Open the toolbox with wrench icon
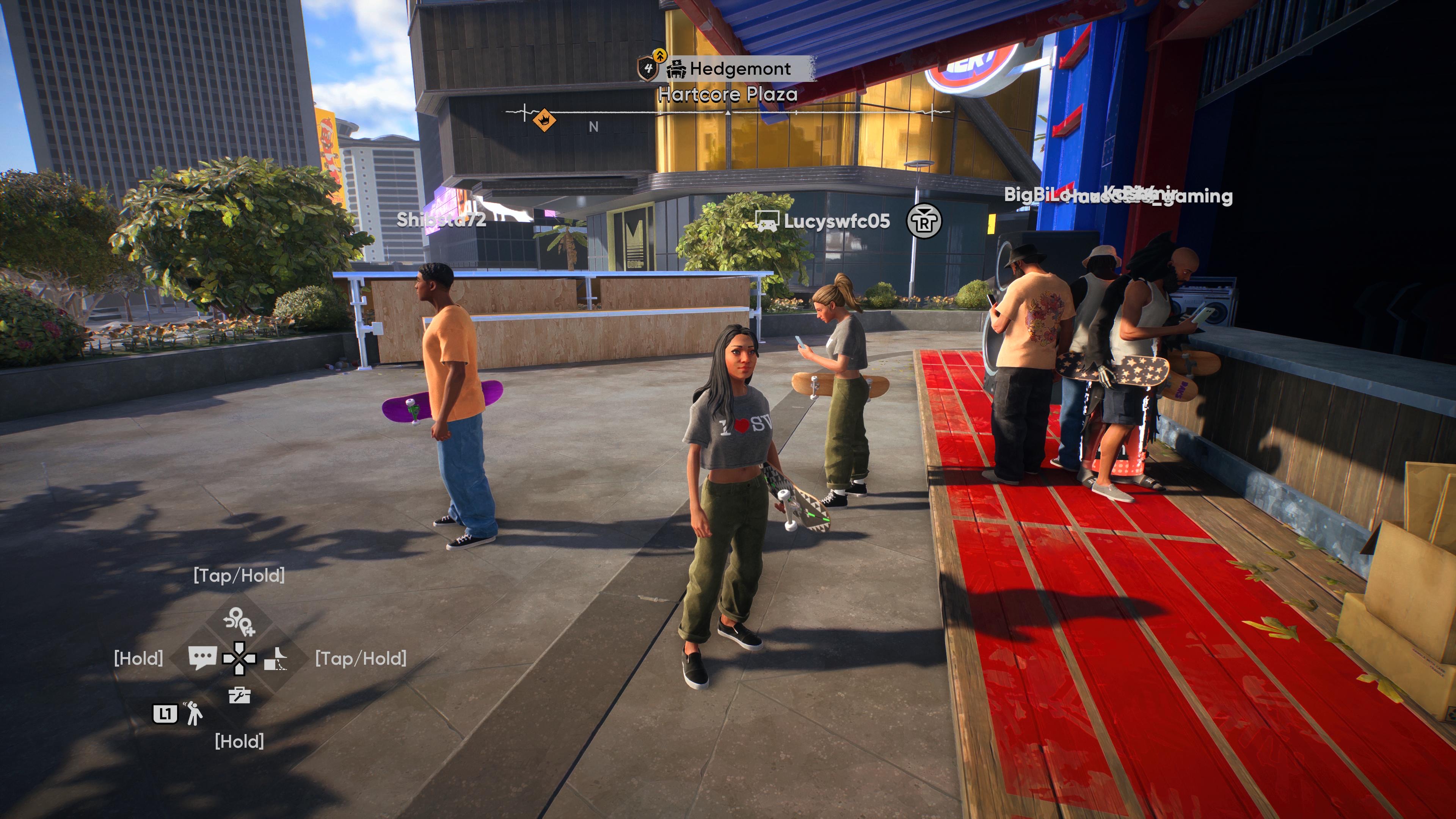The height and width of the screenshot is (819, 1456). pos(239,695)
